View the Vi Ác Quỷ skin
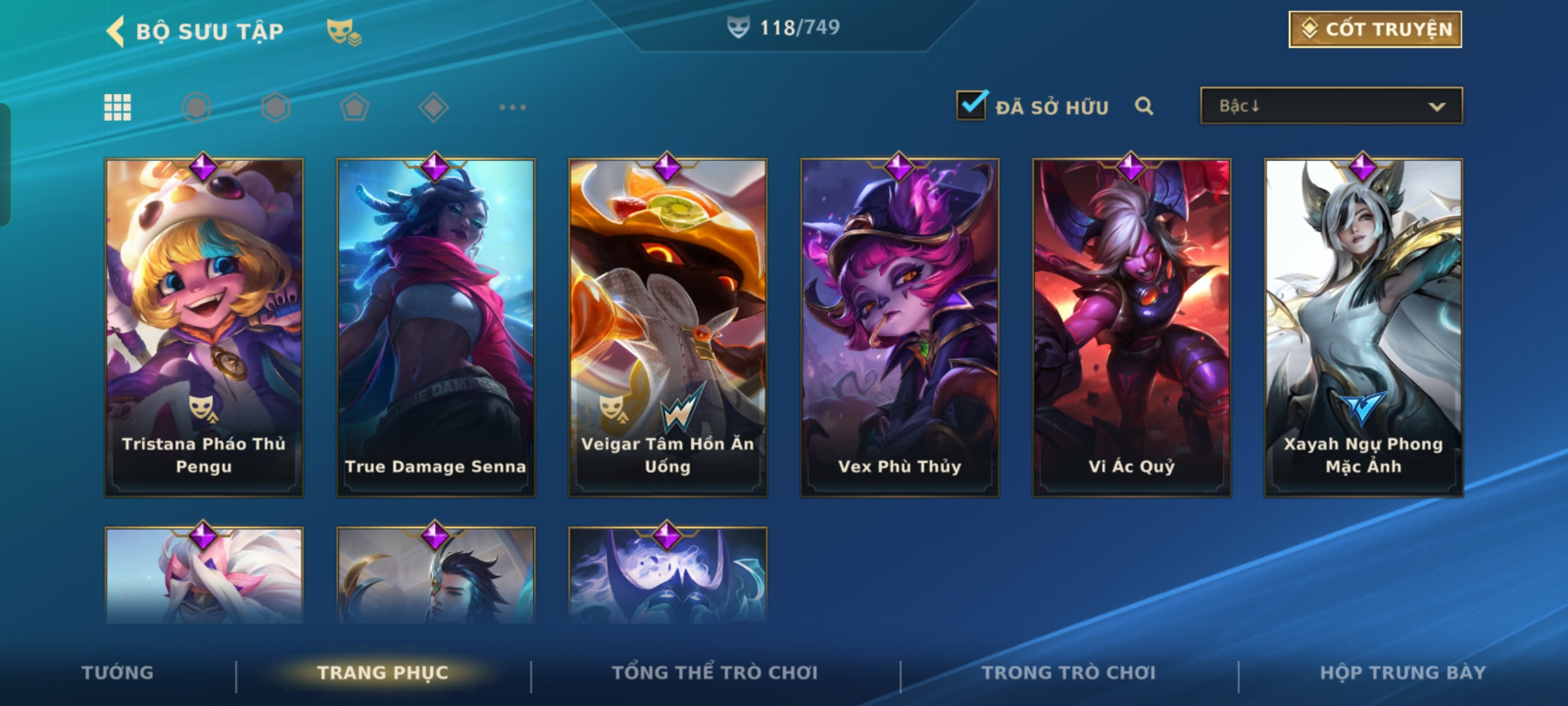1568x706 pixels. click(x=1132, y=327)
